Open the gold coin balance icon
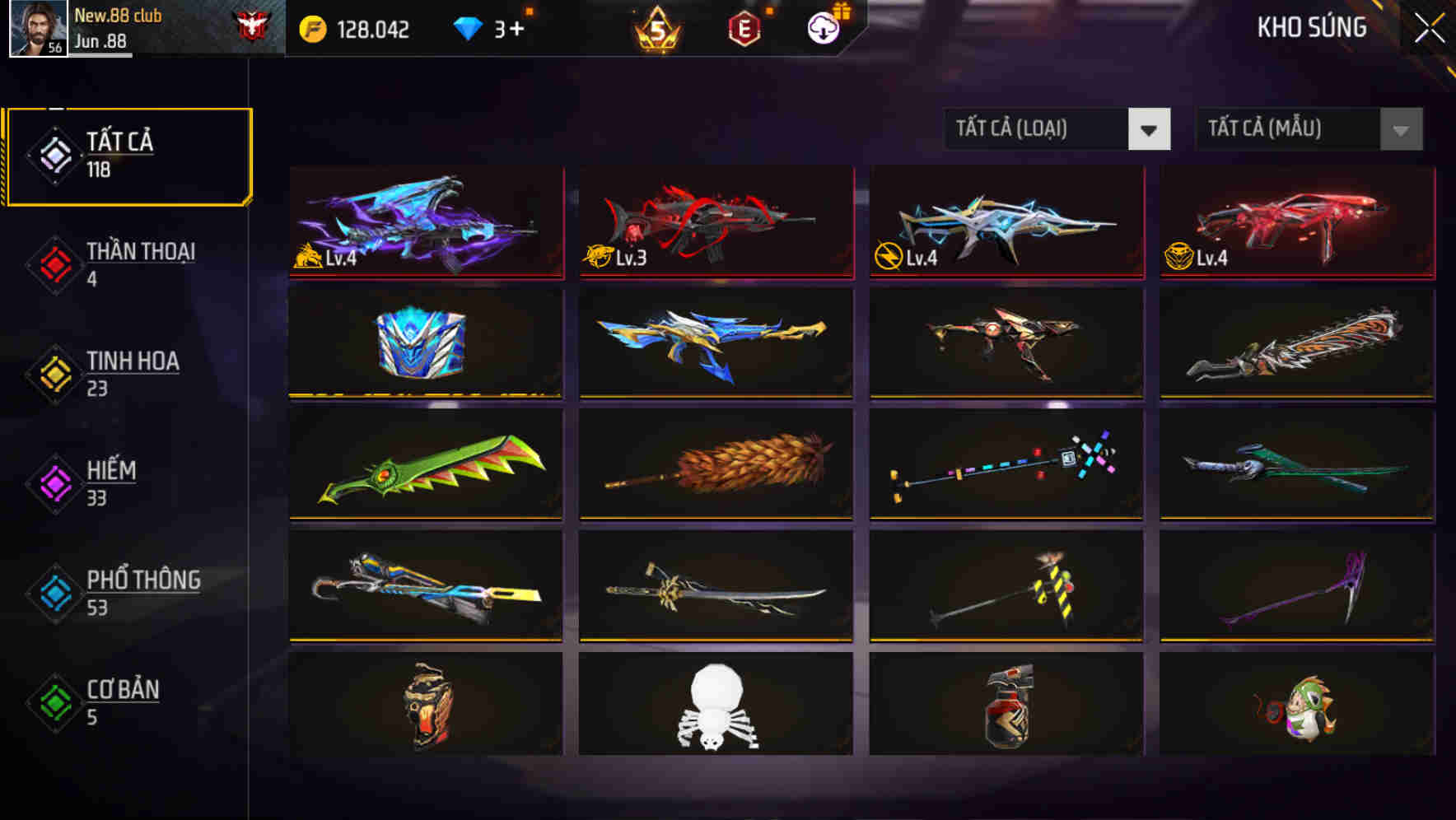Viewport: 1456px width, 820px height. click(311, 27)
